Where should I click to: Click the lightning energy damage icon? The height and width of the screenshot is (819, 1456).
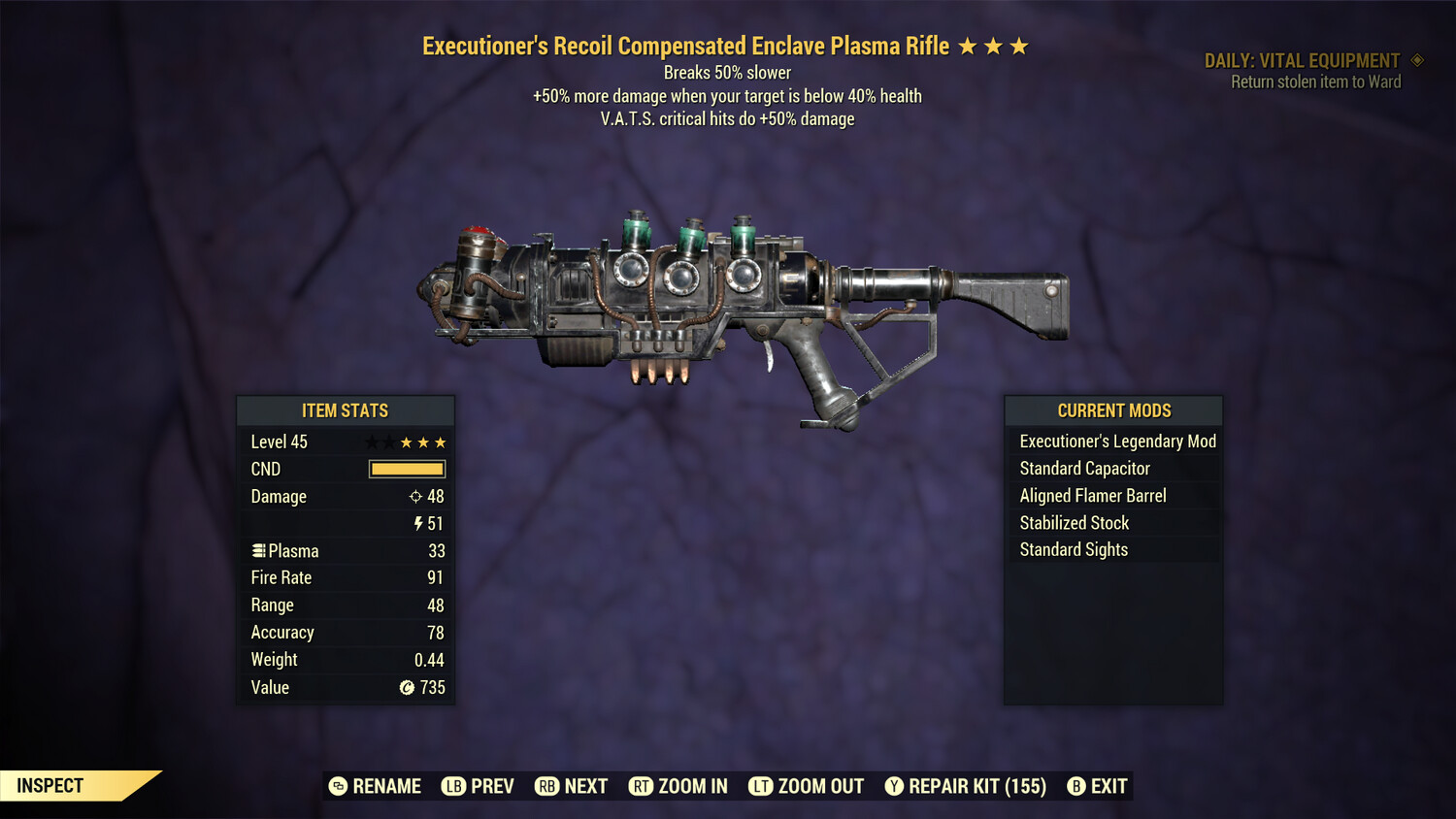[x=417, y=523]
